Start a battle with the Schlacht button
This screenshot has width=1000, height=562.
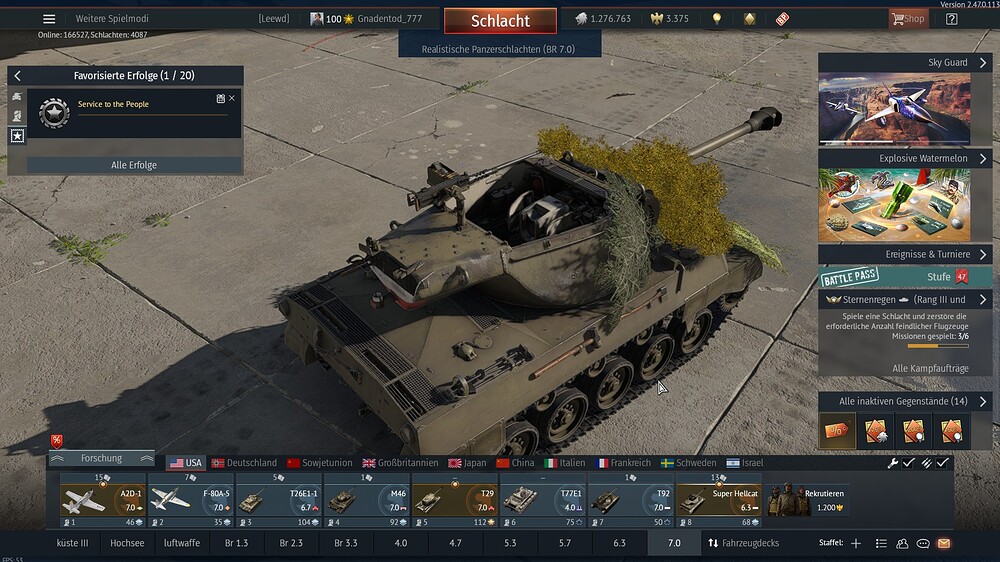tap(500, 21)
